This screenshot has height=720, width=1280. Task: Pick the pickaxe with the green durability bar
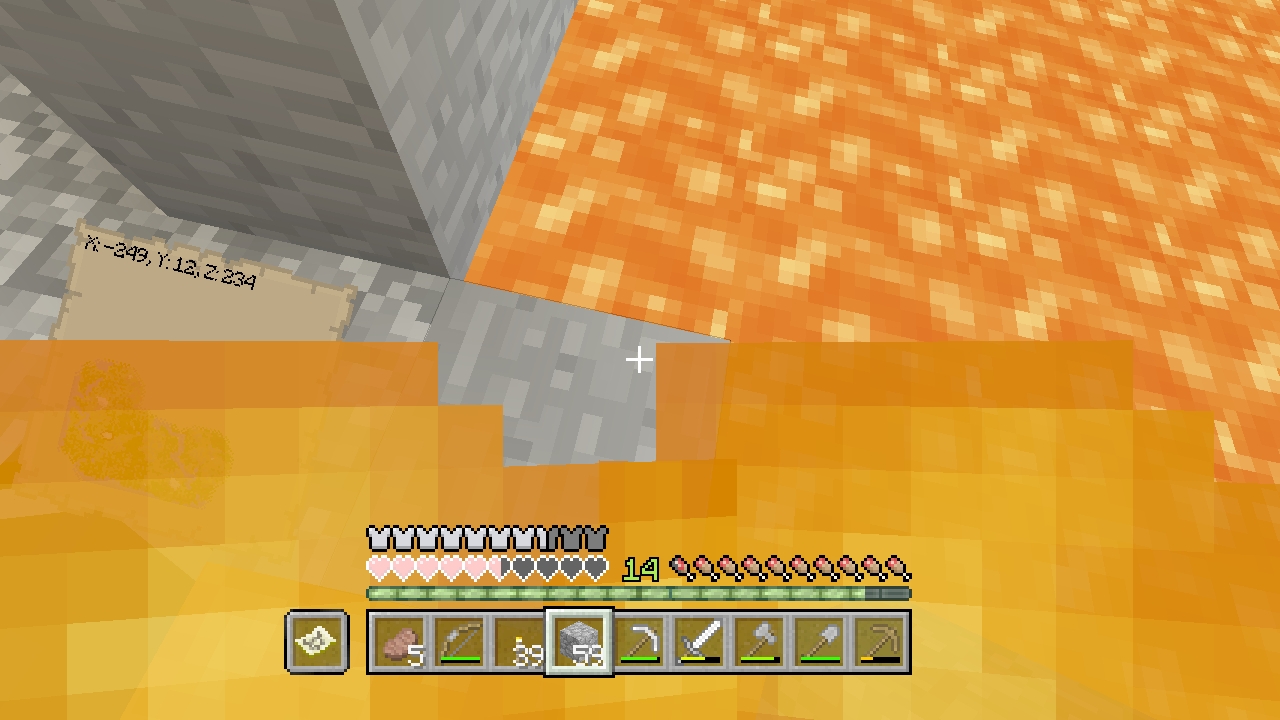(x=639, y=642)
